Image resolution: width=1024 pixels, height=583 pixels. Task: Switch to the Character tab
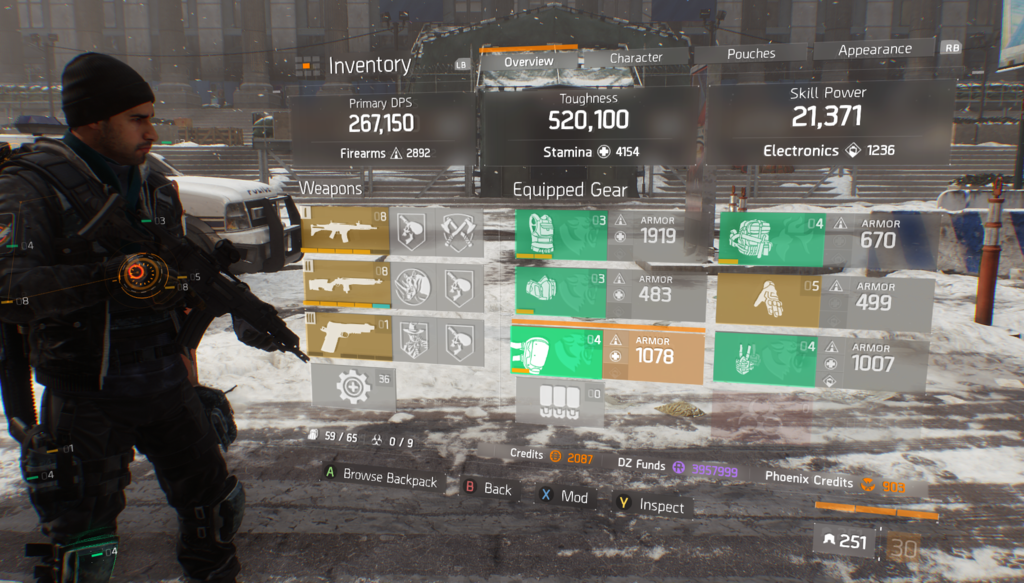(636, 58)
